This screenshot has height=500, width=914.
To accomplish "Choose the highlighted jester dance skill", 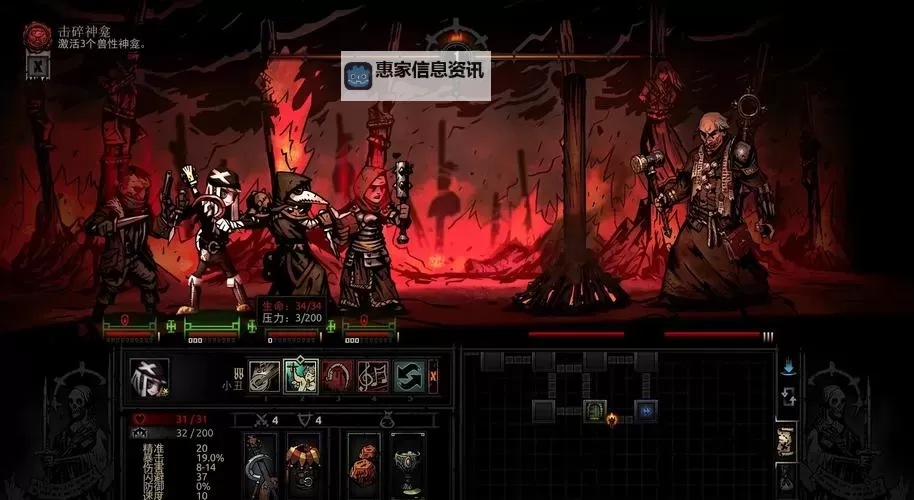I will click(x=301, y=376).
